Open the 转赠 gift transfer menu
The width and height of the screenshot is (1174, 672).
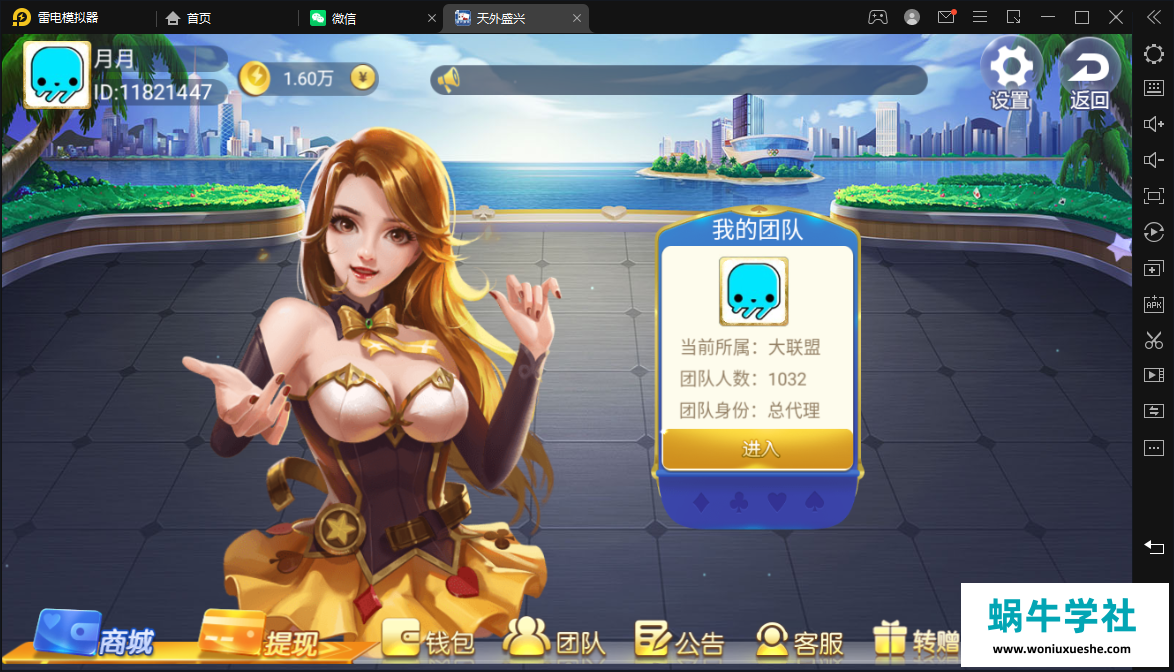coord(915,640)
